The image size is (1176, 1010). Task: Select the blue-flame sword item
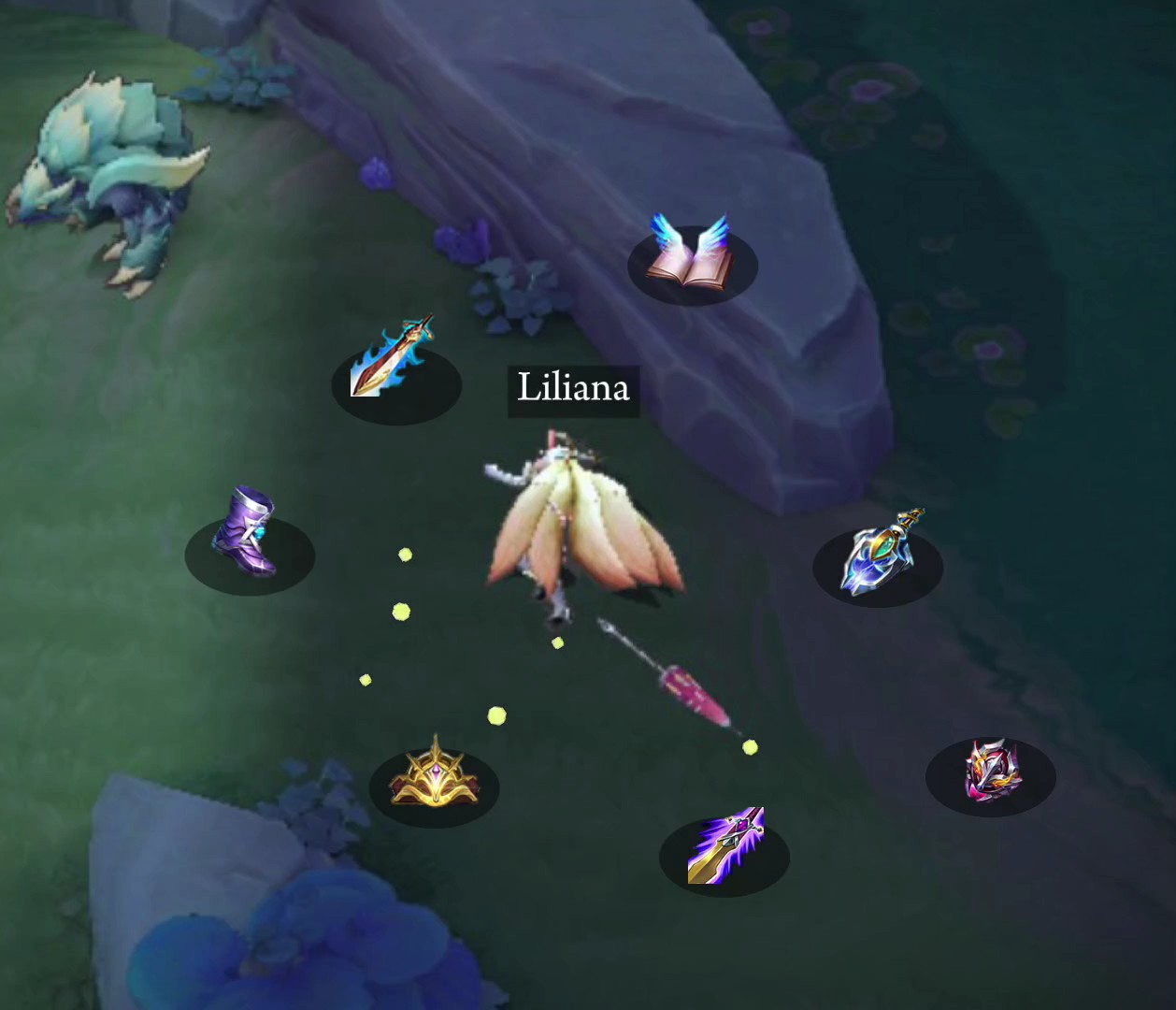pos(394,360)
